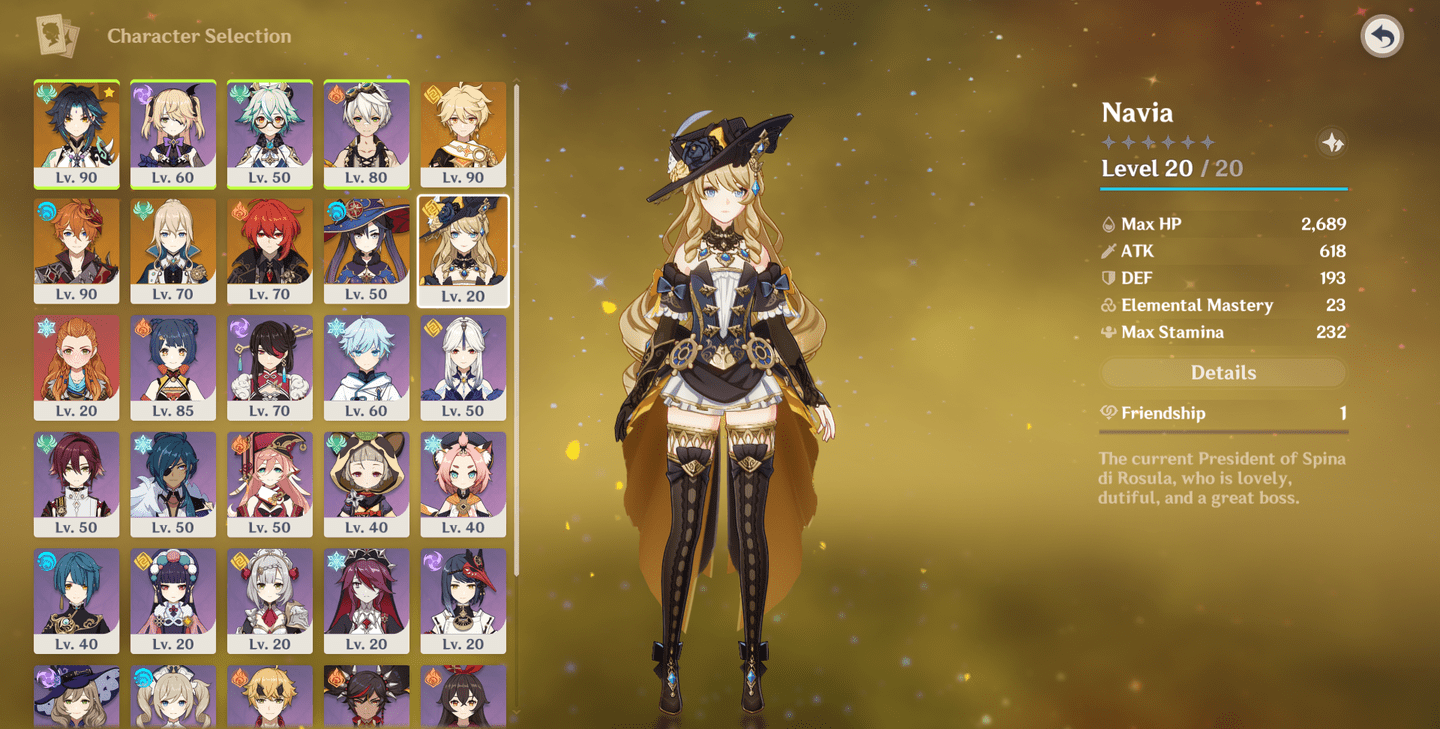Click the Friendship icon under Details
Viewport: 1440px width, 729px height.
[1110, 412]
